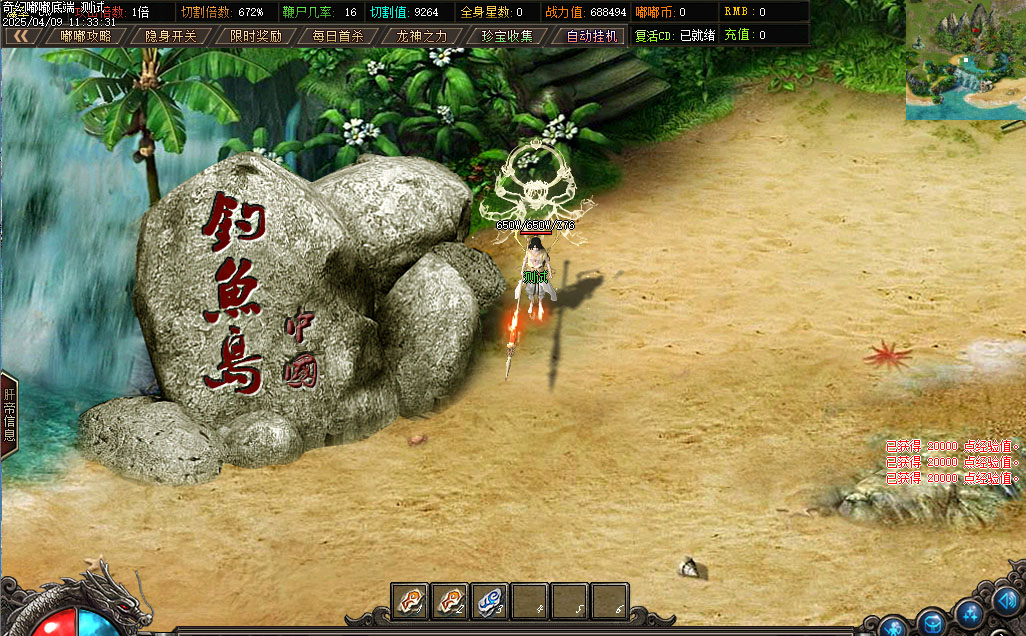This screenshot has height=636, width=1026.
Task: Use the orange scroll in hotbar slot 2
Action: click(x=450, y=601)
